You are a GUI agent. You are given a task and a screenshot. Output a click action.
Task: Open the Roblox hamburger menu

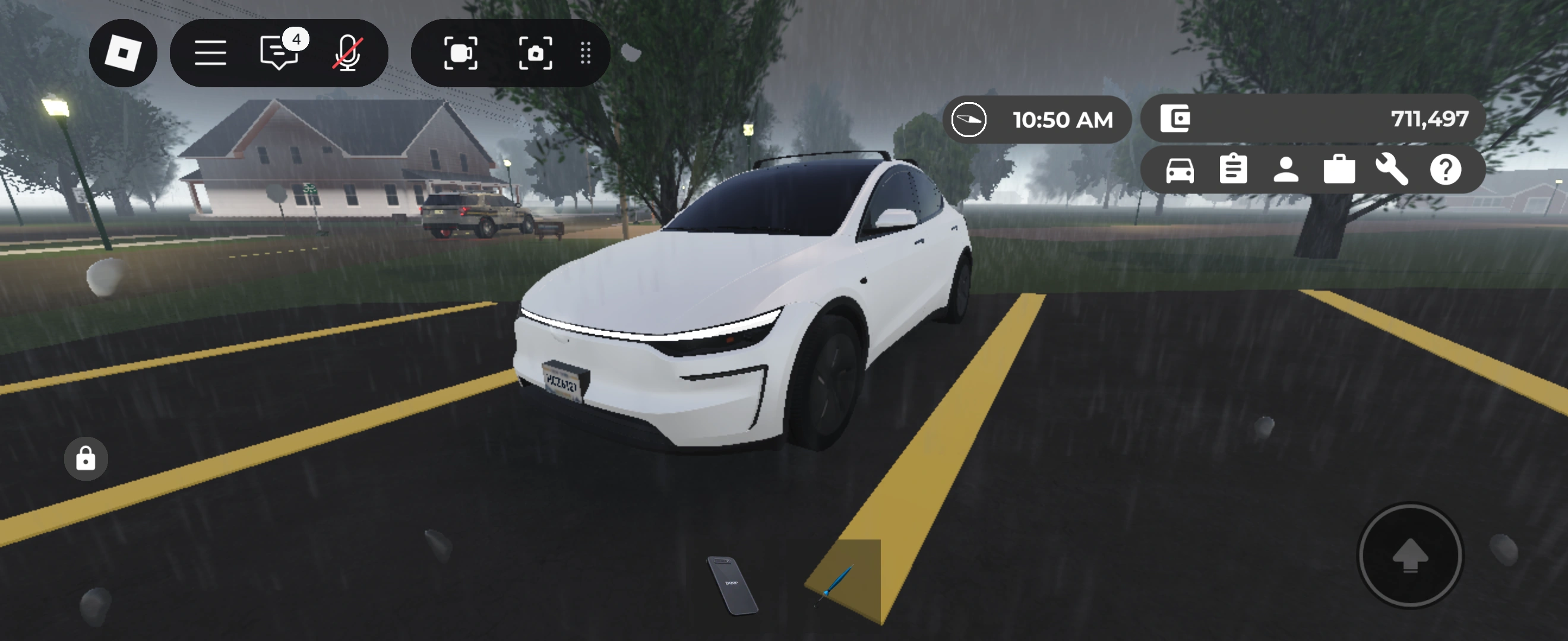click(211, 53)
